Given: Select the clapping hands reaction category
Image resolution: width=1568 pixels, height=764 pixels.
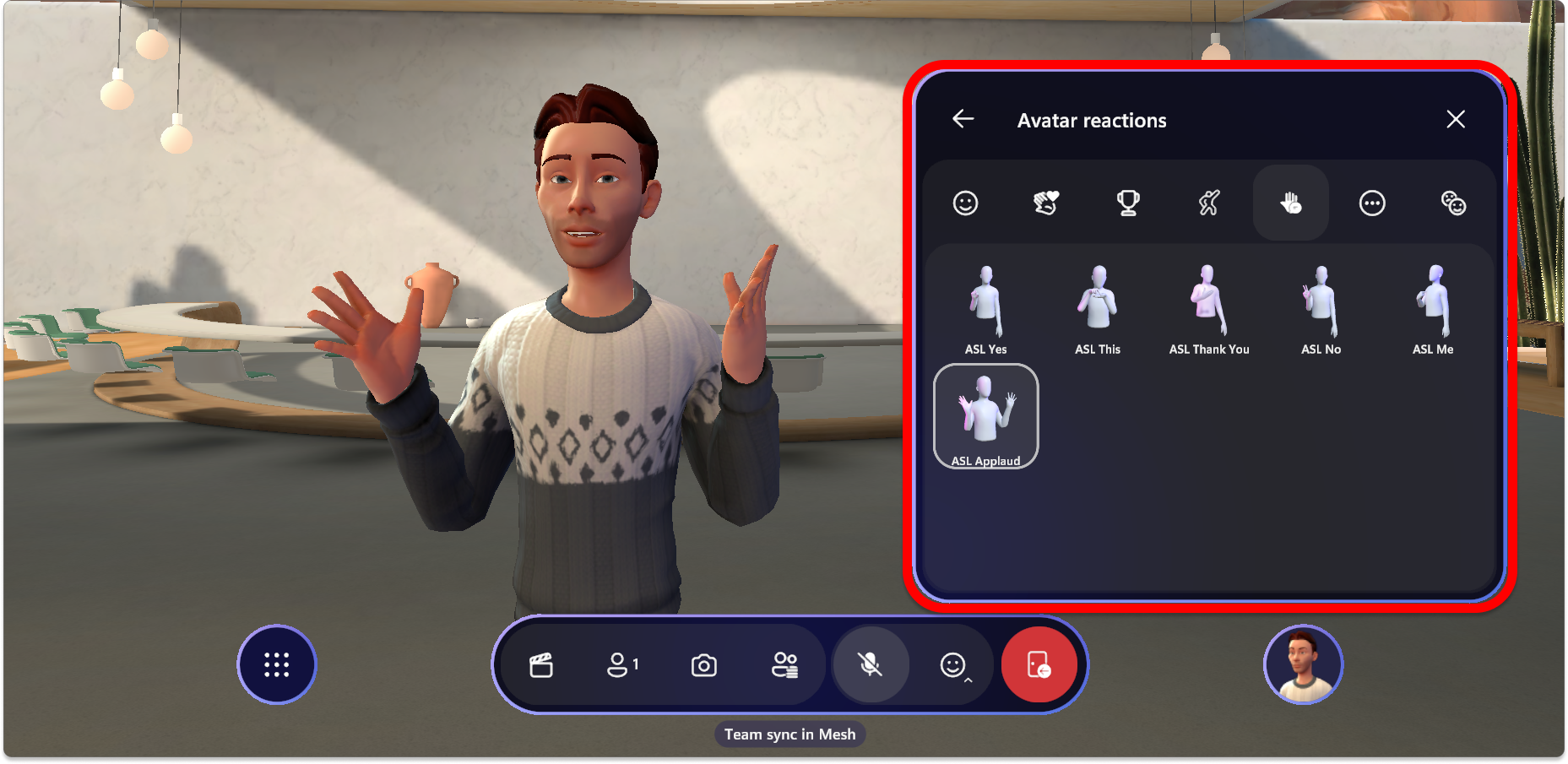Looking at the screenshot, I should (x=1047, y=203).
